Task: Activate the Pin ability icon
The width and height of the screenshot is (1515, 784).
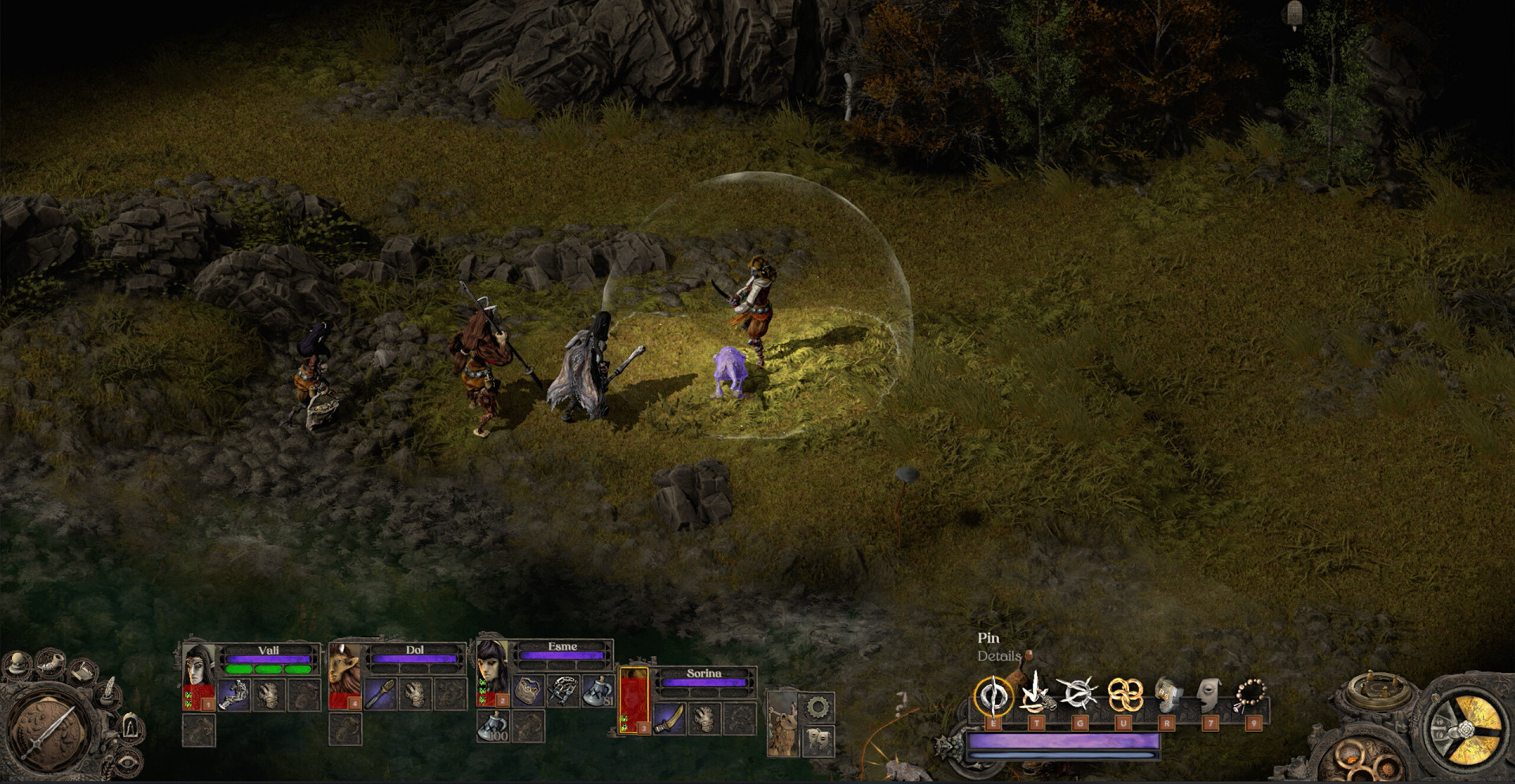Action: coord(993,696)
